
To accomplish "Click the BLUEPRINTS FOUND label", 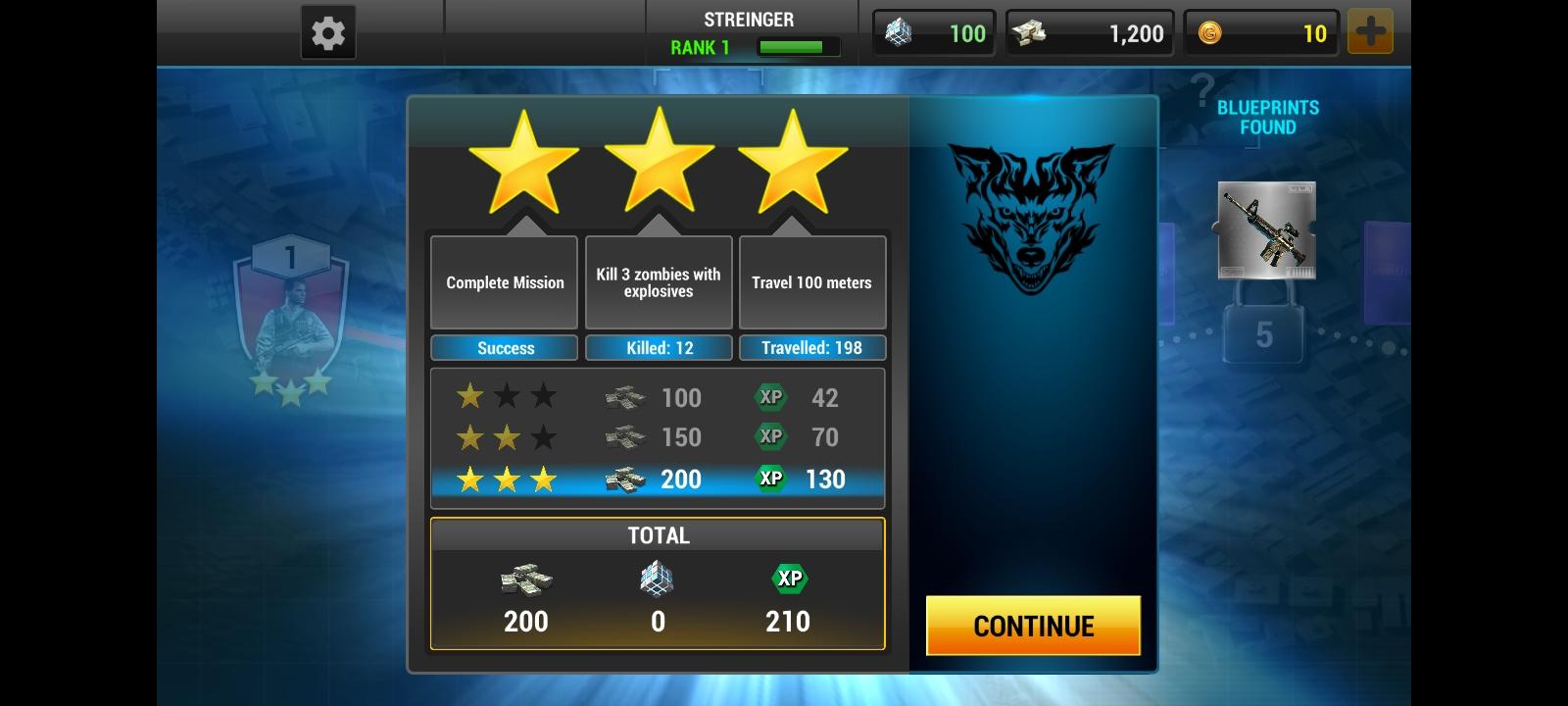I will coord(1267,118).
